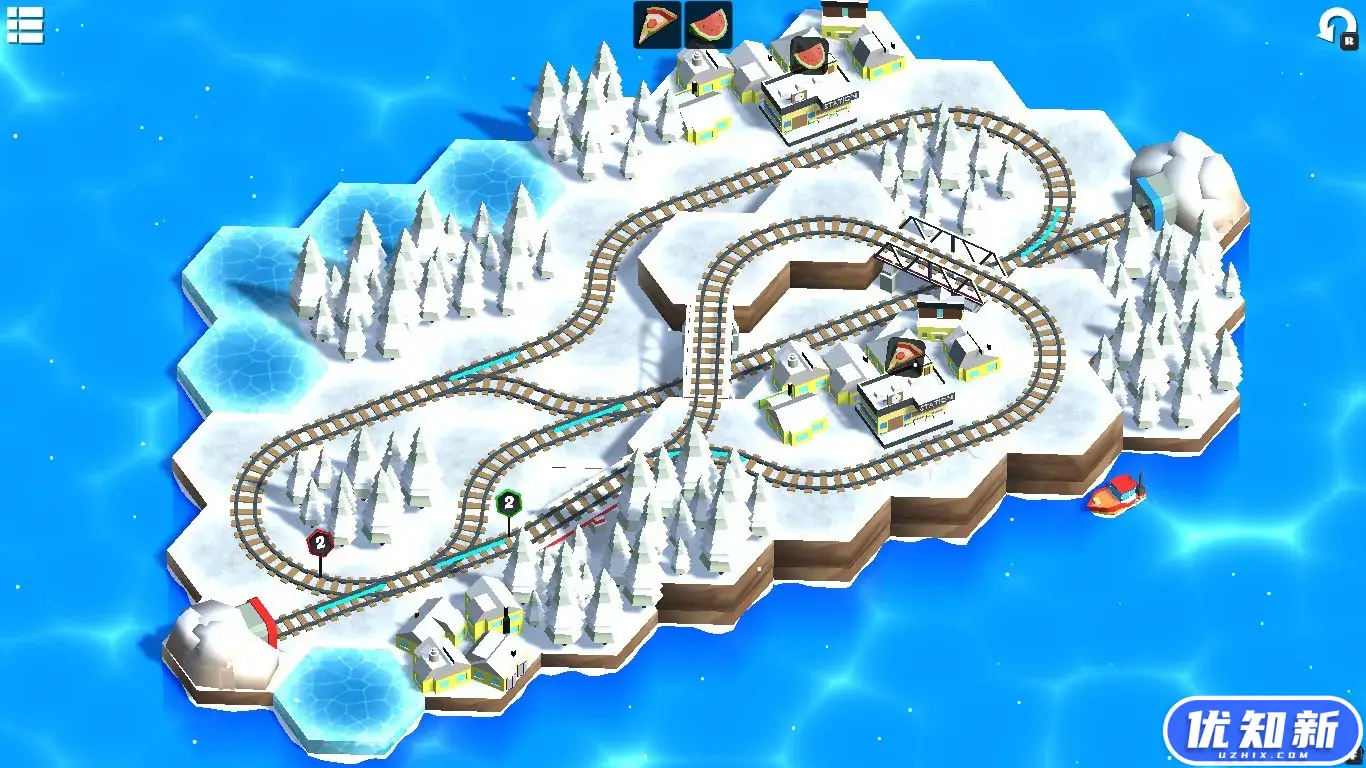This screenshot has width=1366, height=768.
Task: Toggle the red signal marked 2
Action: (x=318, y=543)
